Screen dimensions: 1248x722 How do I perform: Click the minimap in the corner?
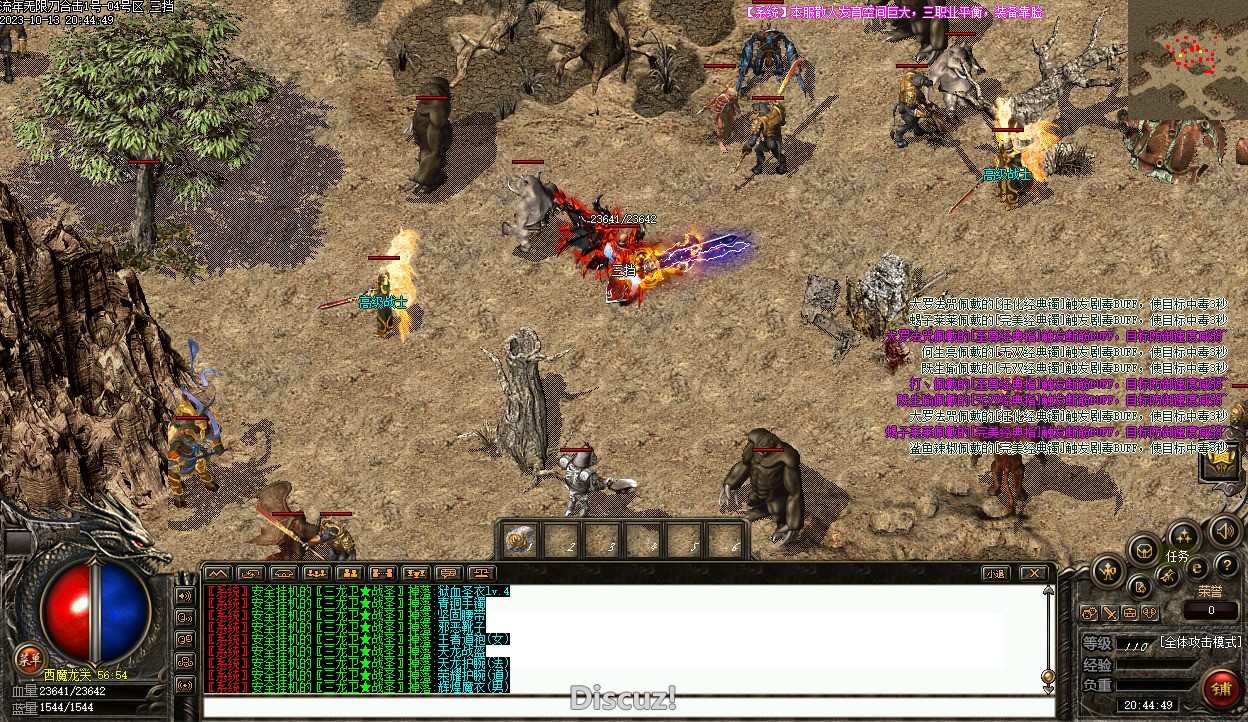[x=1188, y=58]
